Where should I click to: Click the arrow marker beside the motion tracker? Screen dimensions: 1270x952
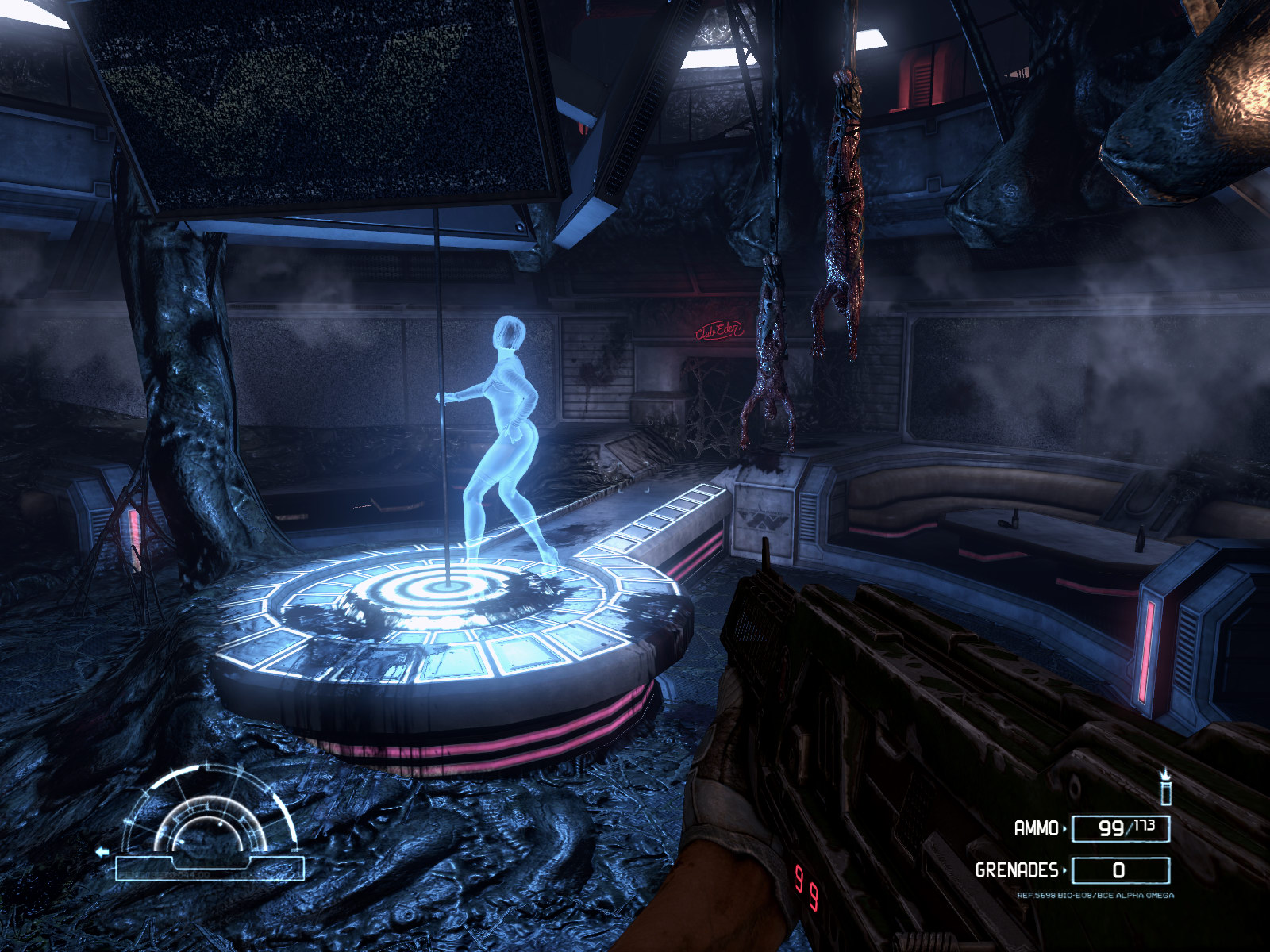[x=102, y=853]
